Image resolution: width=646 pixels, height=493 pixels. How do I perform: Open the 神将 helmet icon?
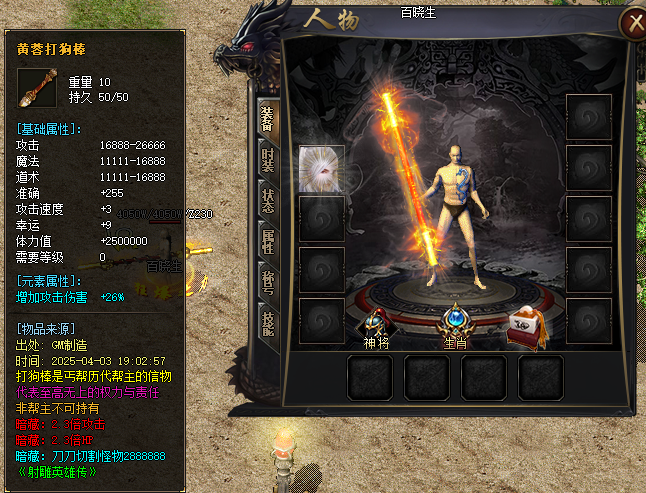377,324
